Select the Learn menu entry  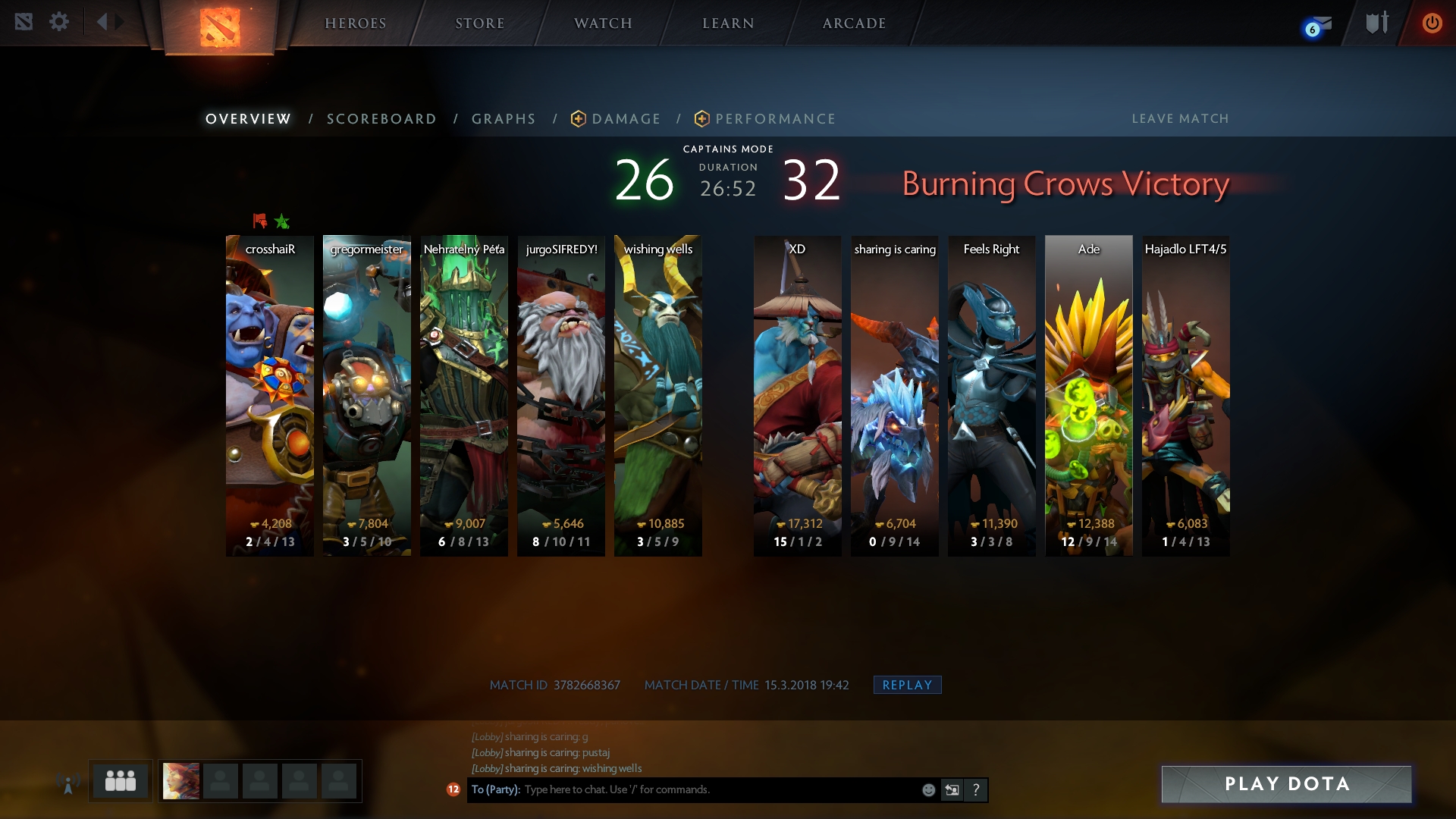click(x=728, y=24)
